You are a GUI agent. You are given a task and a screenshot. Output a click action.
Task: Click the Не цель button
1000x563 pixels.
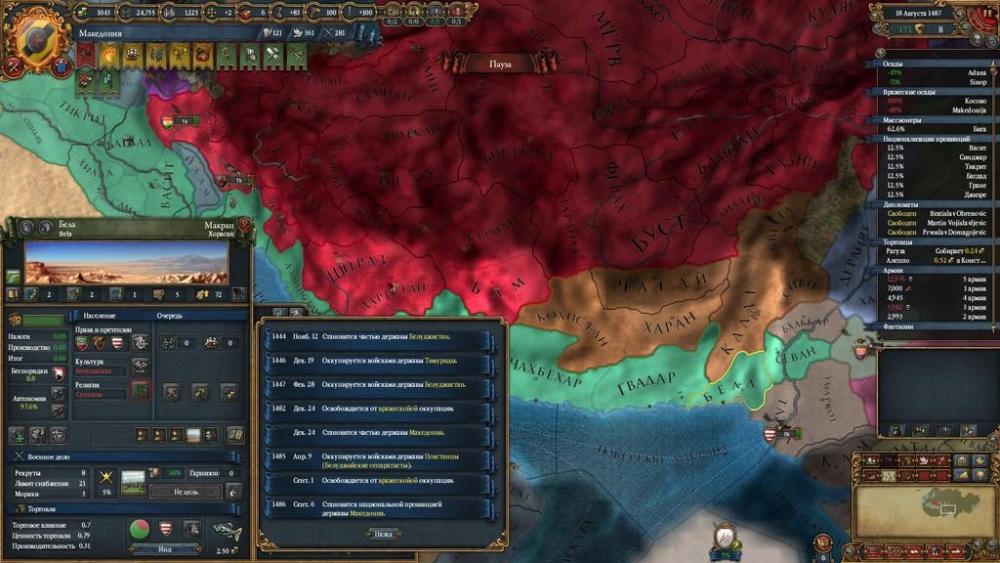click(x=185, y=491)
